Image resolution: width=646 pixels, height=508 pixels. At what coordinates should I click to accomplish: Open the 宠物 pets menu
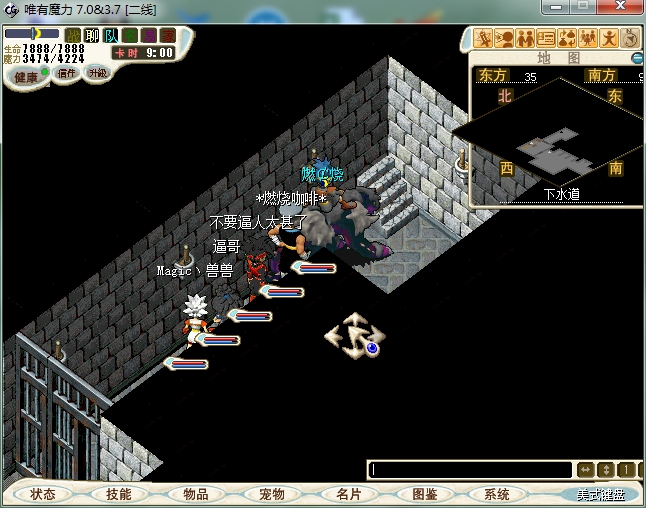[x=271, y=494]
